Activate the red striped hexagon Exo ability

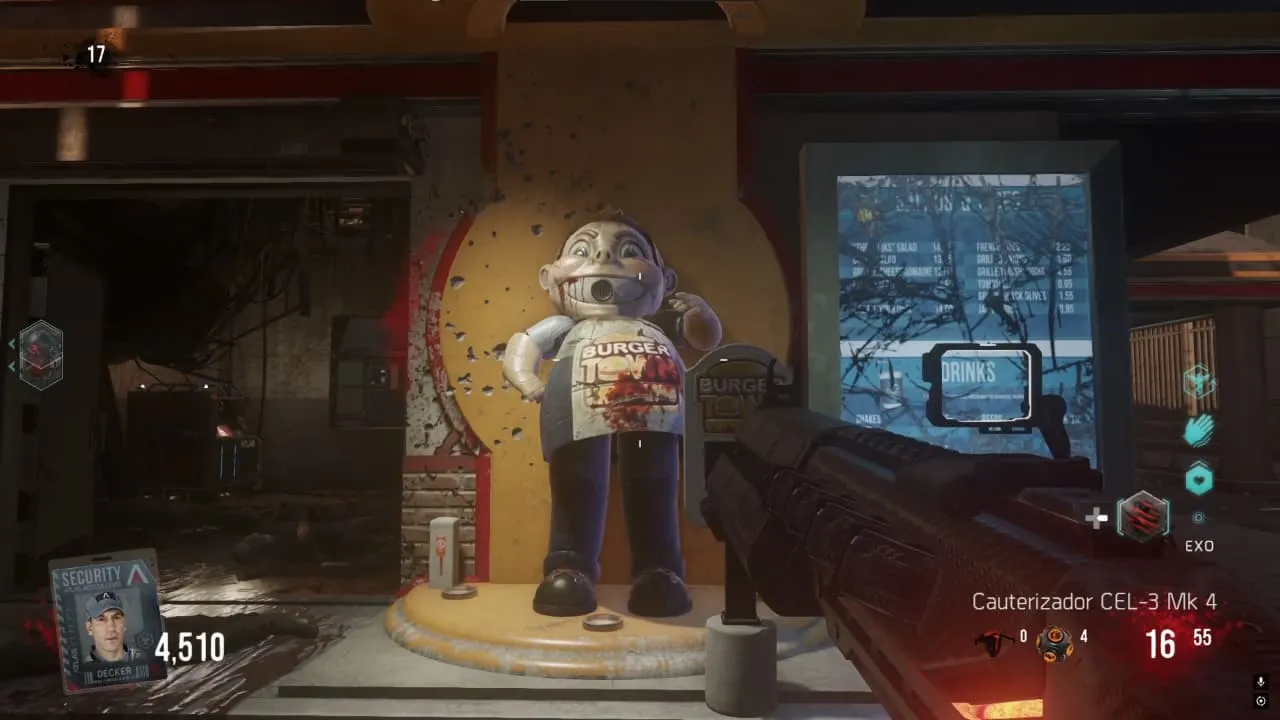pos(1142,517)
